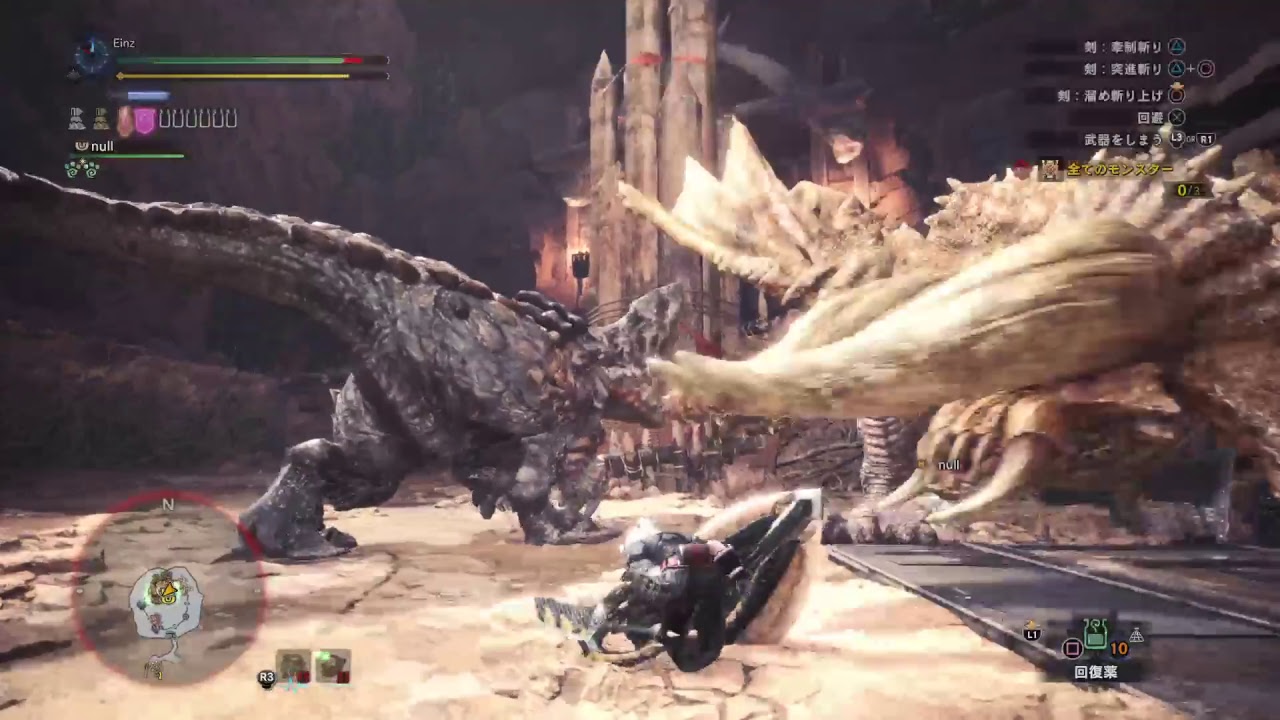Screen dimensions: 1280x720
Task: Open the 剣：溜め斬り上げ circle hint
Action: 1178,96
